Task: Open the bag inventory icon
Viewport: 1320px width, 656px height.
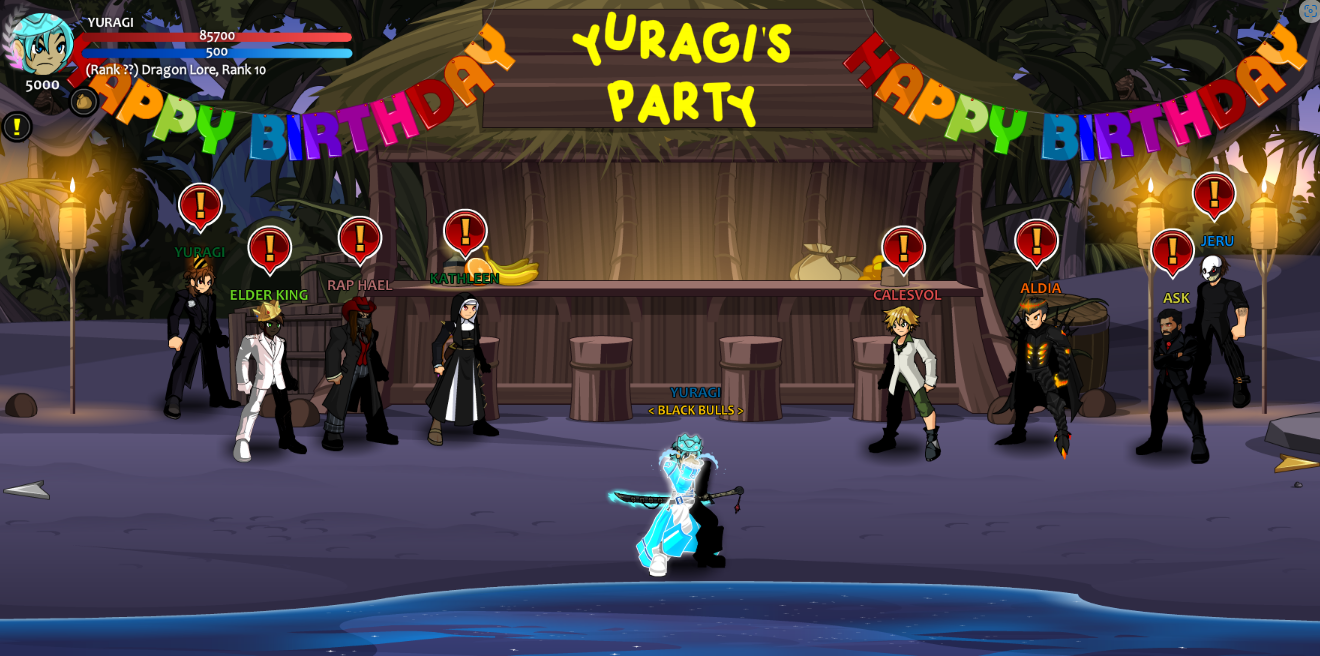Action: pyautogui.click(x=83, y=101)
